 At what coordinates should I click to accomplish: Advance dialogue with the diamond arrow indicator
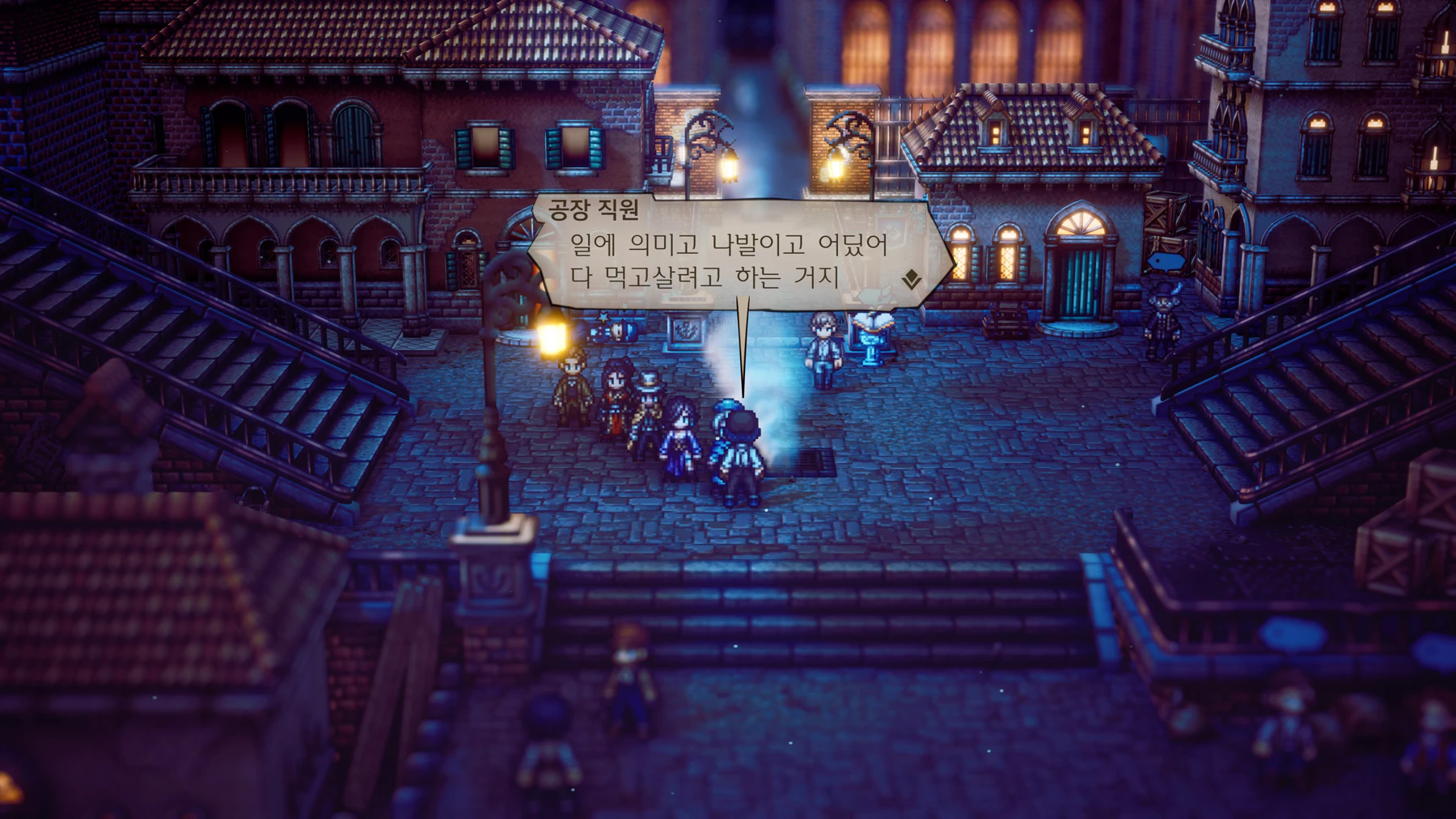click(912, 280)
